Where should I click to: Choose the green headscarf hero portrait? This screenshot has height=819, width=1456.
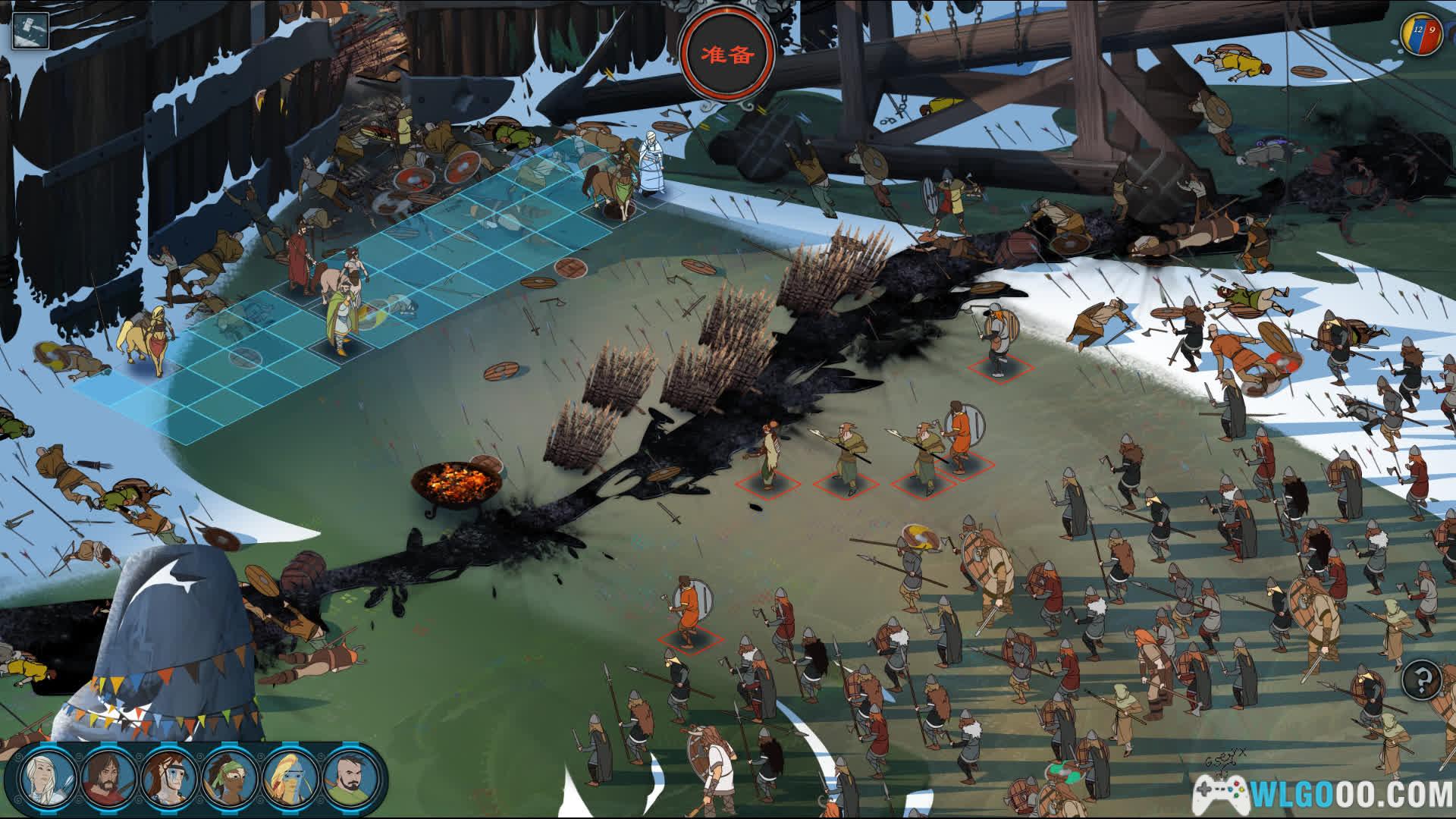coord(229,778)
